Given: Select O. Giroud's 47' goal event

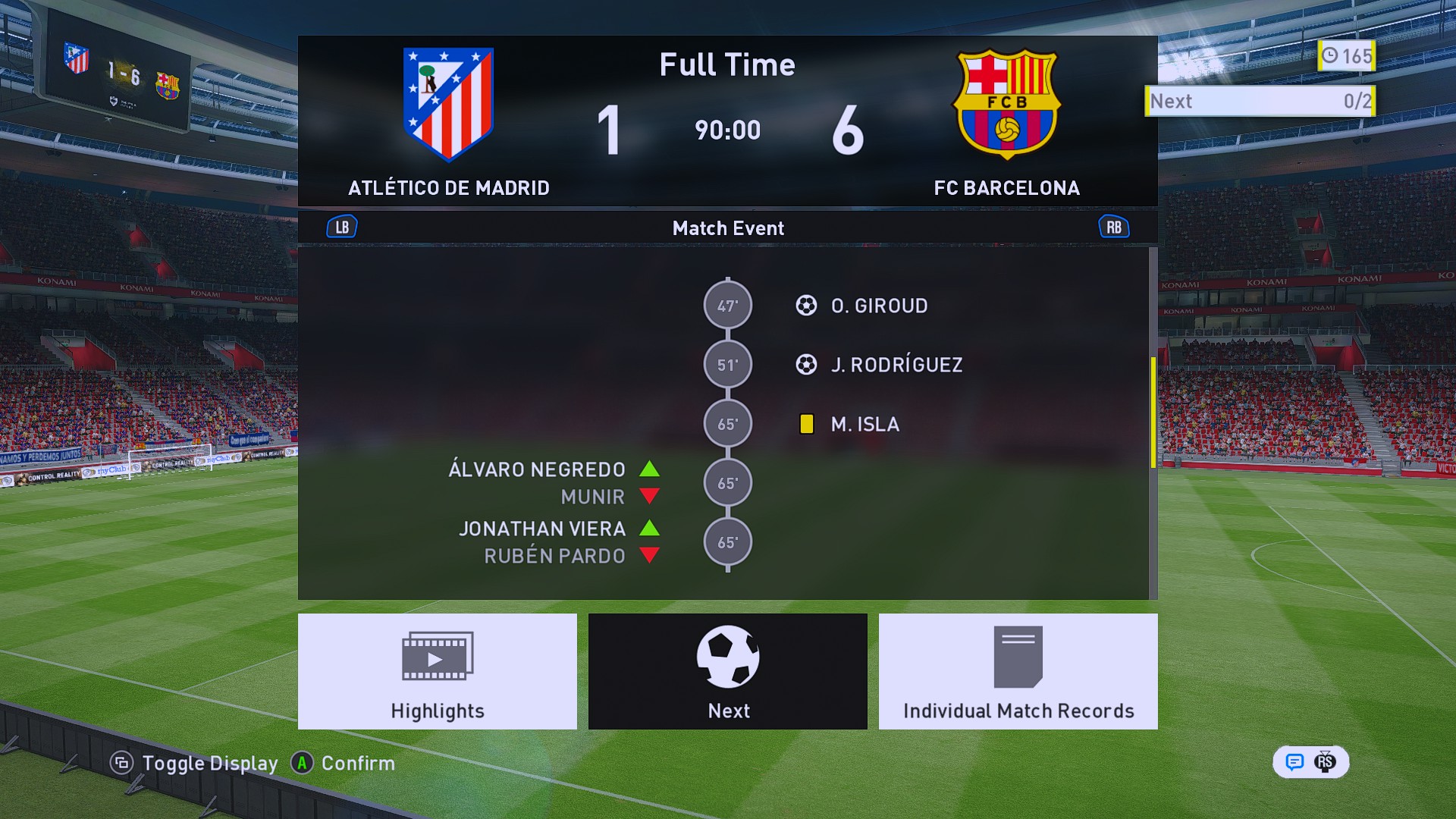Looking at the screenshot, I should [879, 306].
